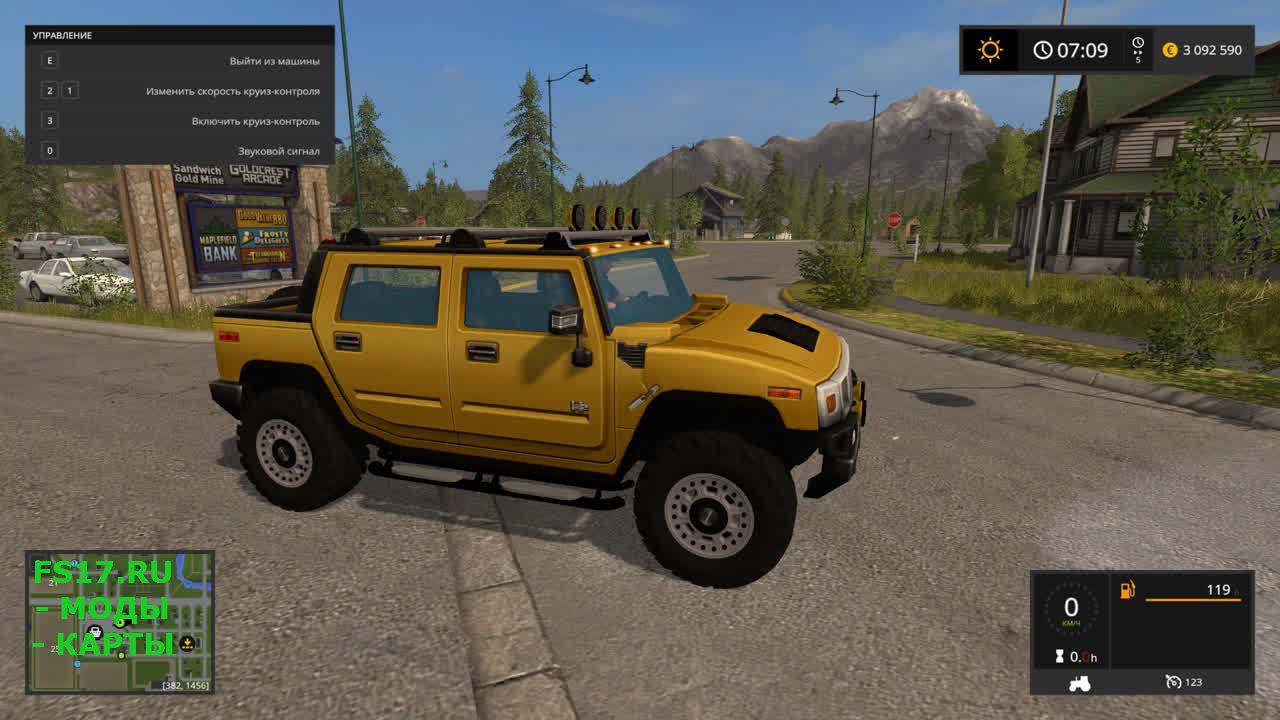Click the sun weather icon
The width and height of the screenshot is (1280, 720).
990,50
